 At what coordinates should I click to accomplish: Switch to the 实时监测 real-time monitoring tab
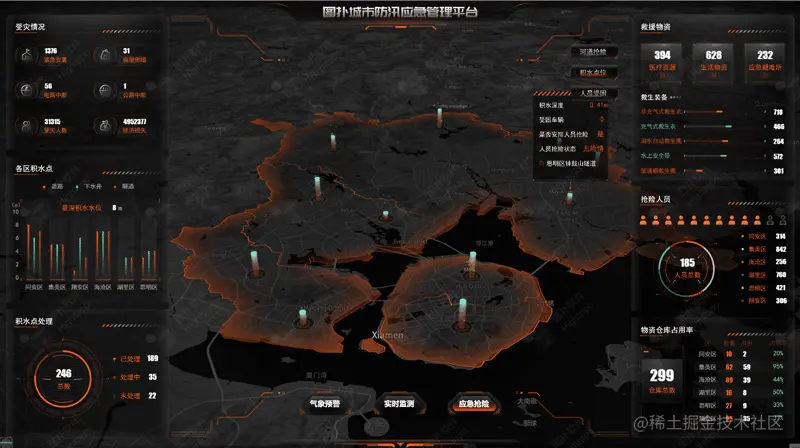click(399, 405)
